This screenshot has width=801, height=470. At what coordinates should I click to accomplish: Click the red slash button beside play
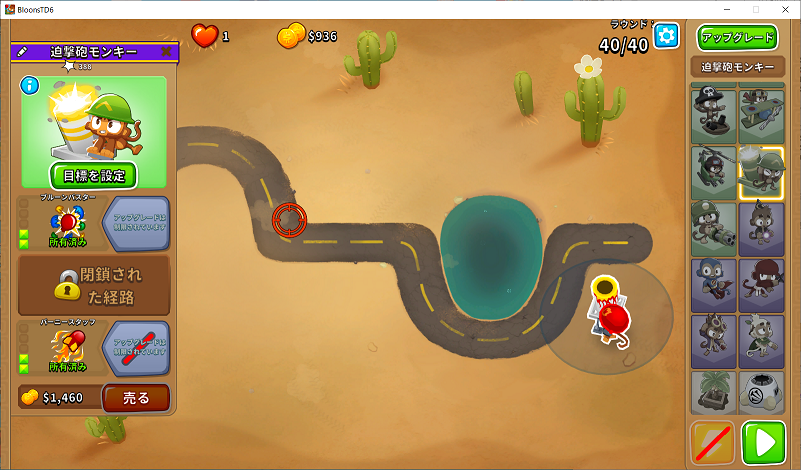713,443
